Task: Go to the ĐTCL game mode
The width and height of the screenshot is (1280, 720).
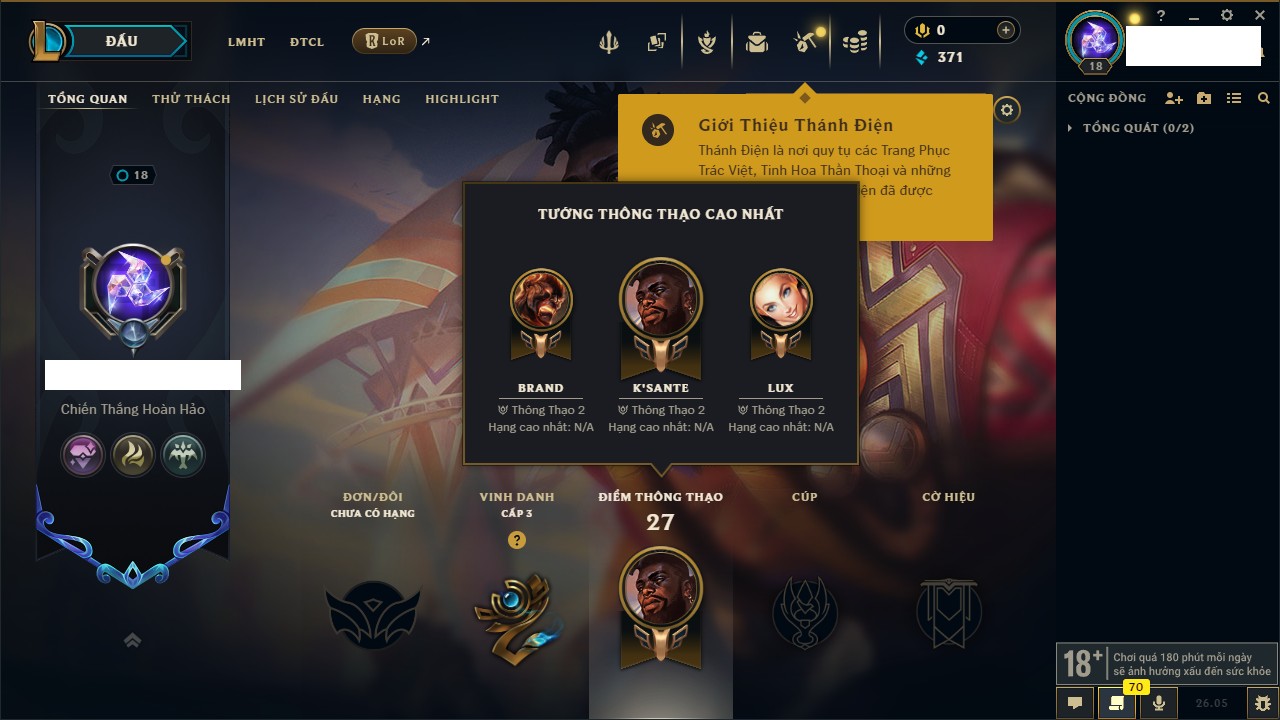Action: tap(307, 42)
